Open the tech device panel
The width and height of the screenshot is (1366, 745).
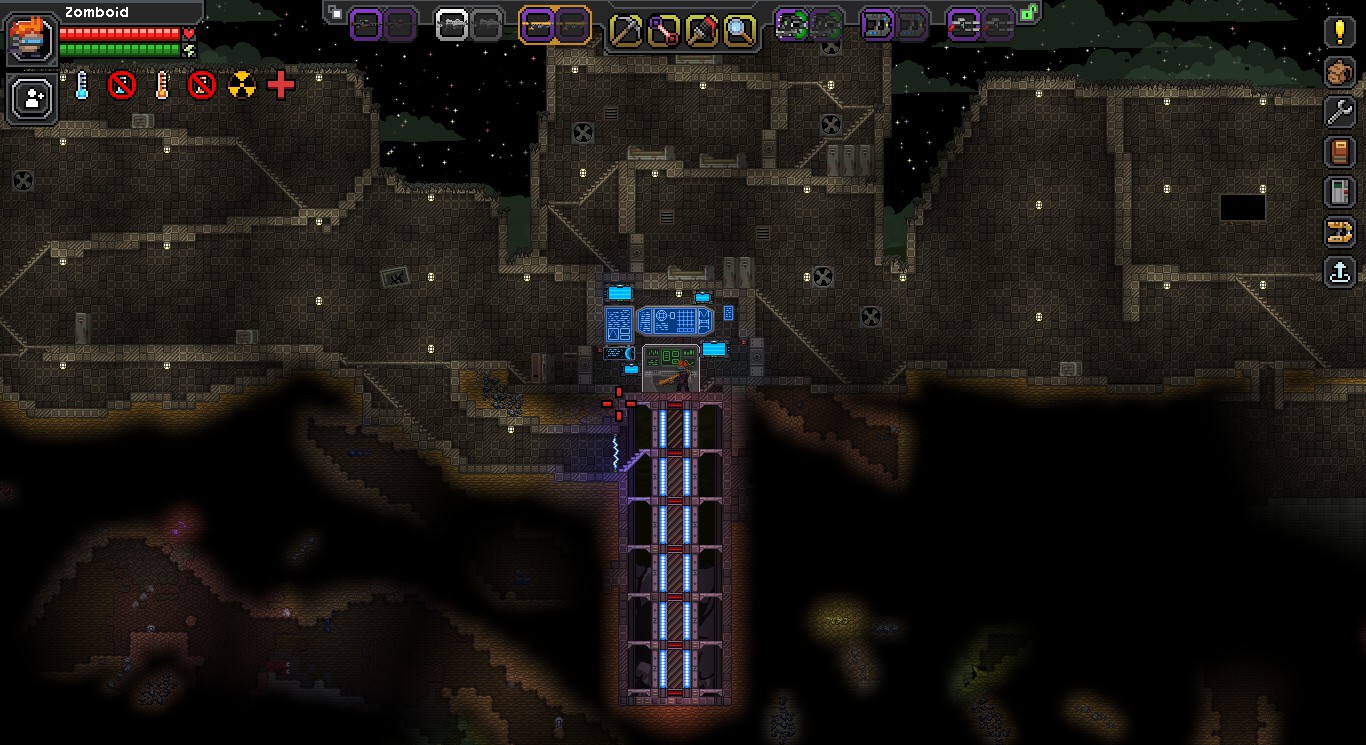(1339, 192)
